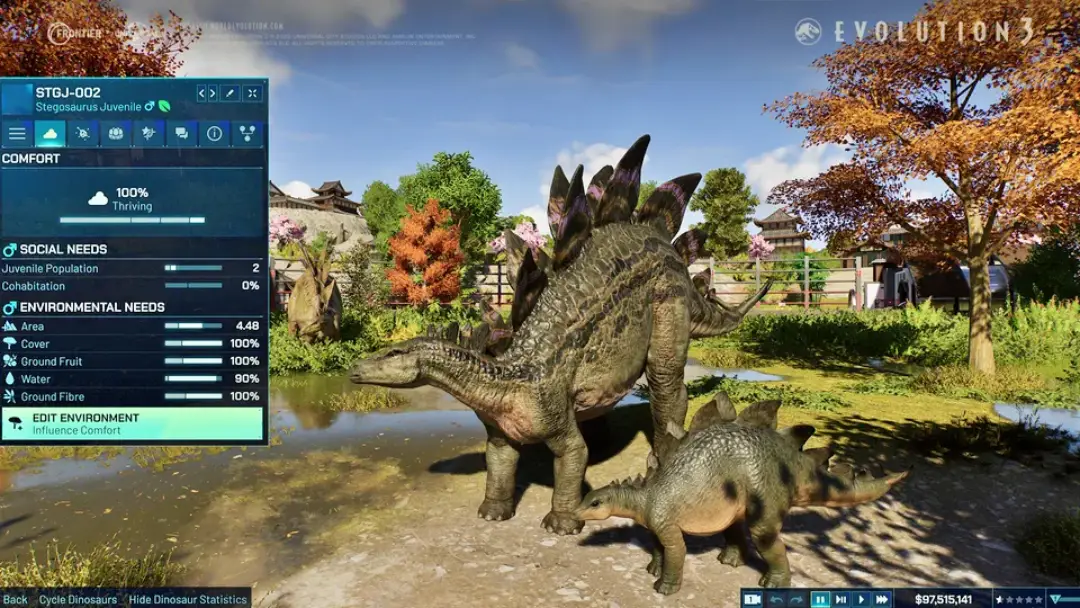Undo the last action
This screenshot has width=1080, height=608.
point(777,599)
